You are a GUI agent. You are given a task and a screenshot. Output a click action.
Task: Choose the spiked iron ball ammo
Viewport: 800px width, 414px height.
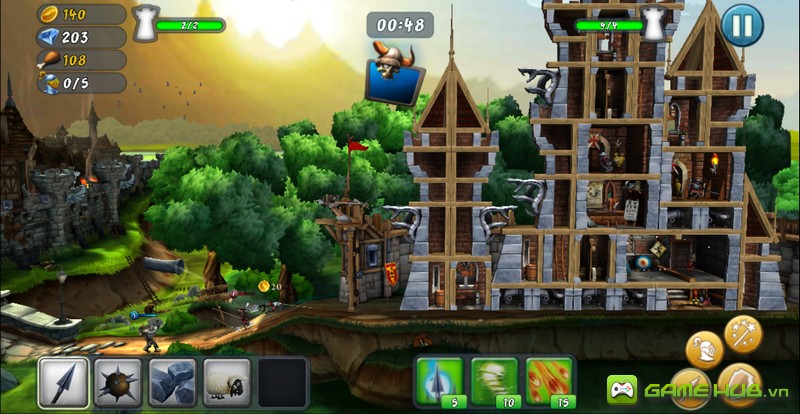118,383
